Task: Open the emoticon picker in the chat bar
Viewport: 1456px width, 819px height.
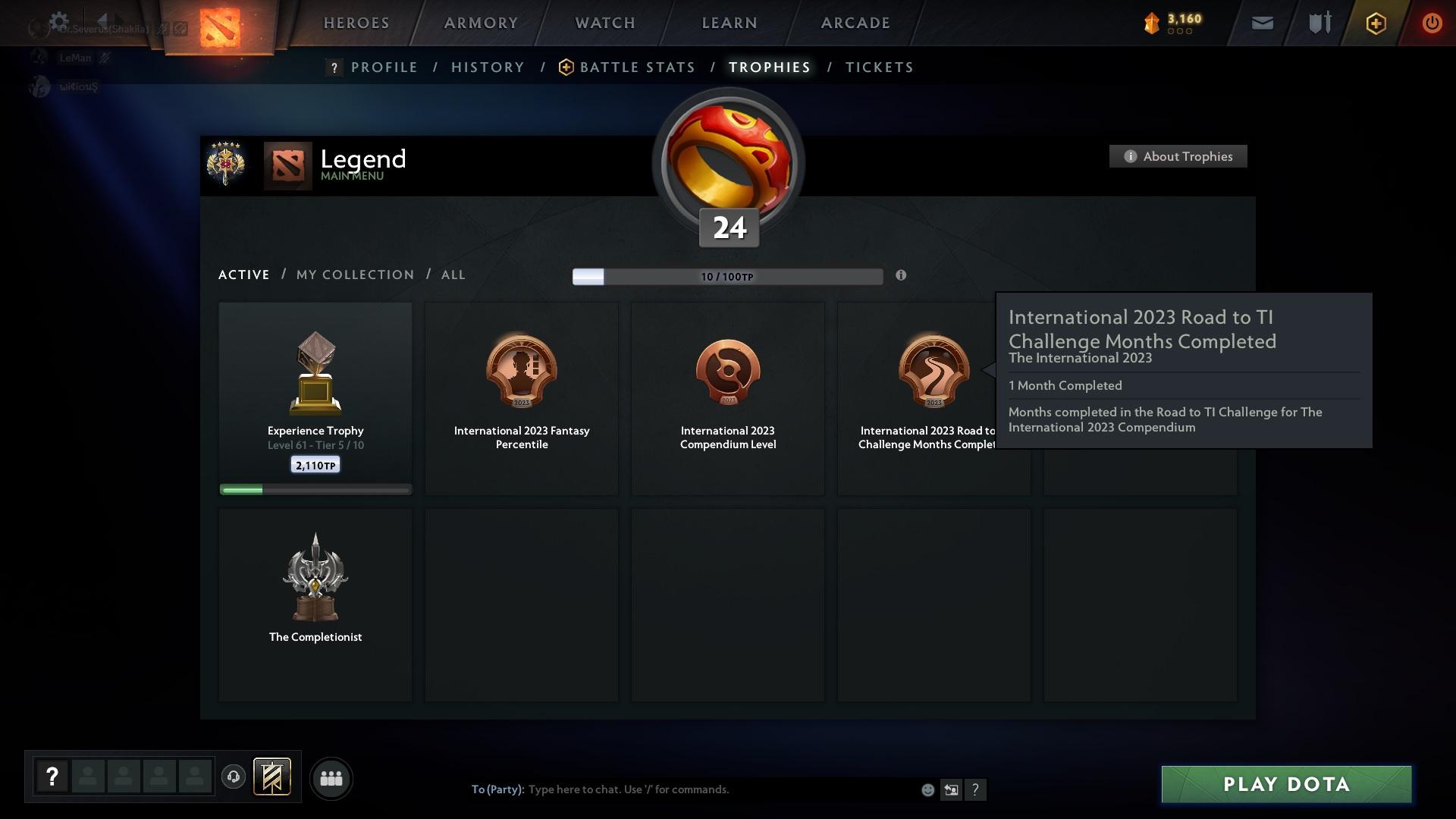Action: 928,789
